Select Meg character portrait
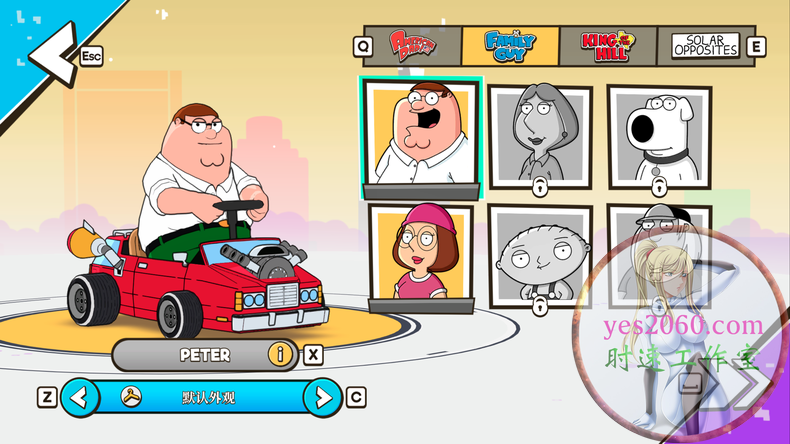 pos(421,254)
